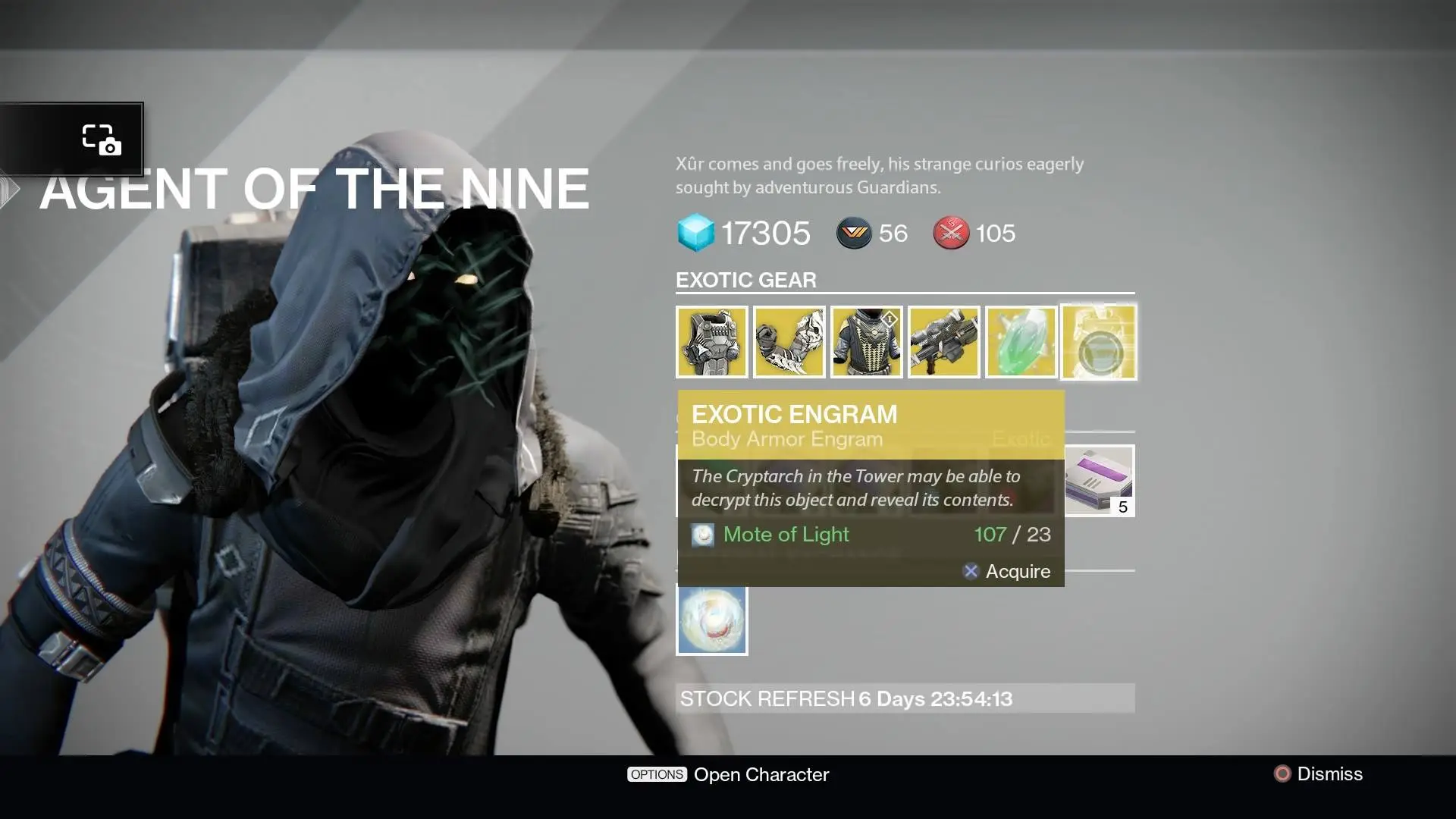Image resolution: width=1456 pixels, height=819 pixels.
Task: Click the Mote of Light icon in the tooltip
Action: pyautogui.click(x=703, y=535)
